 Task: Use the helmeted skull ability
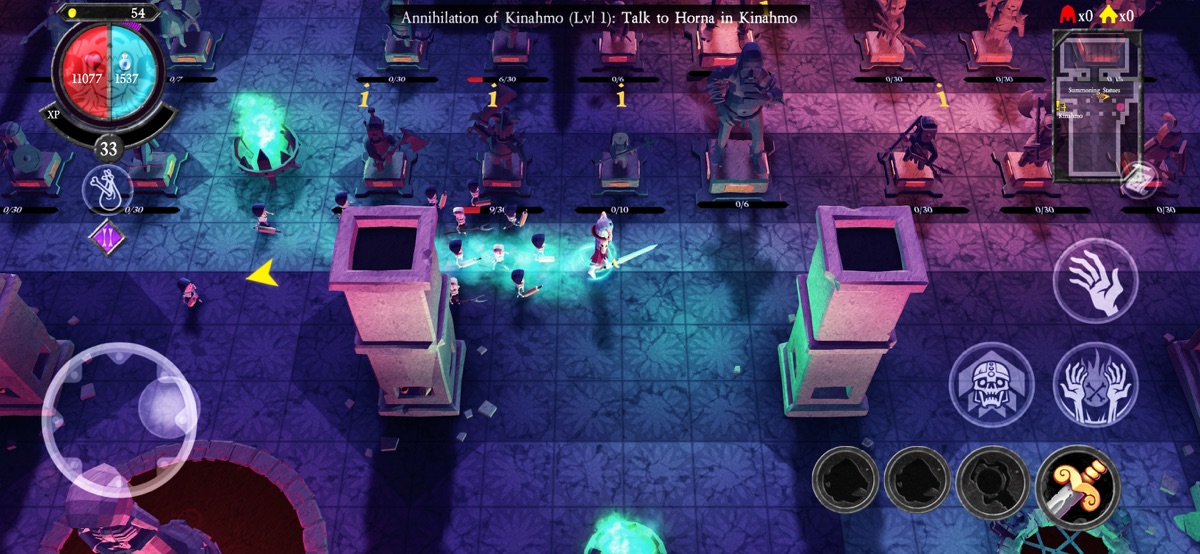pyautogui.click(x=990, y=384)
